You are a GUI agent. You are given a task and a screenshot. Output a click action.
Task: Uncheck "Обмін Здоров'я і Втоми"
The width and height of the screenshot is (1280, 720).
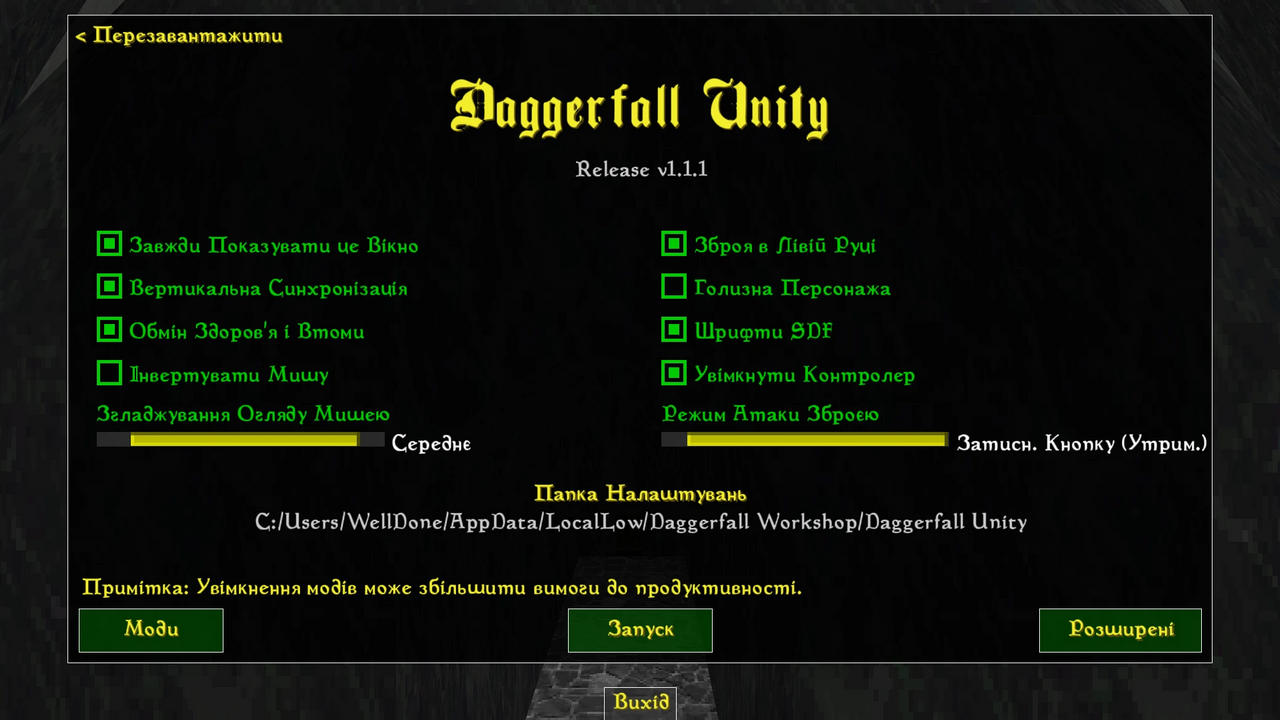[x=109, y=329]
